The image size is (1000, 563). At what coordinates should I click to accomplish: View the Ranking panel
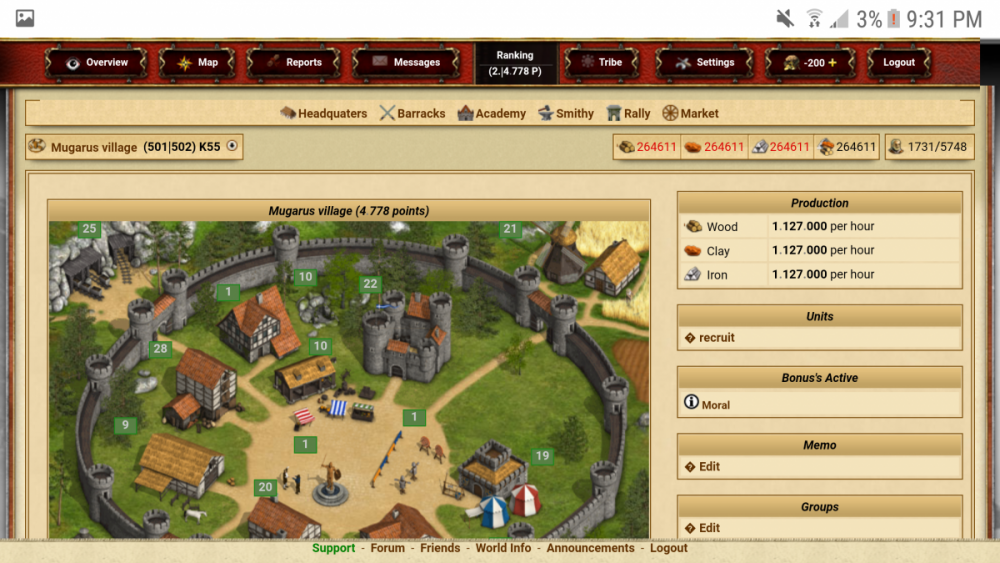(x=515, y=63)
